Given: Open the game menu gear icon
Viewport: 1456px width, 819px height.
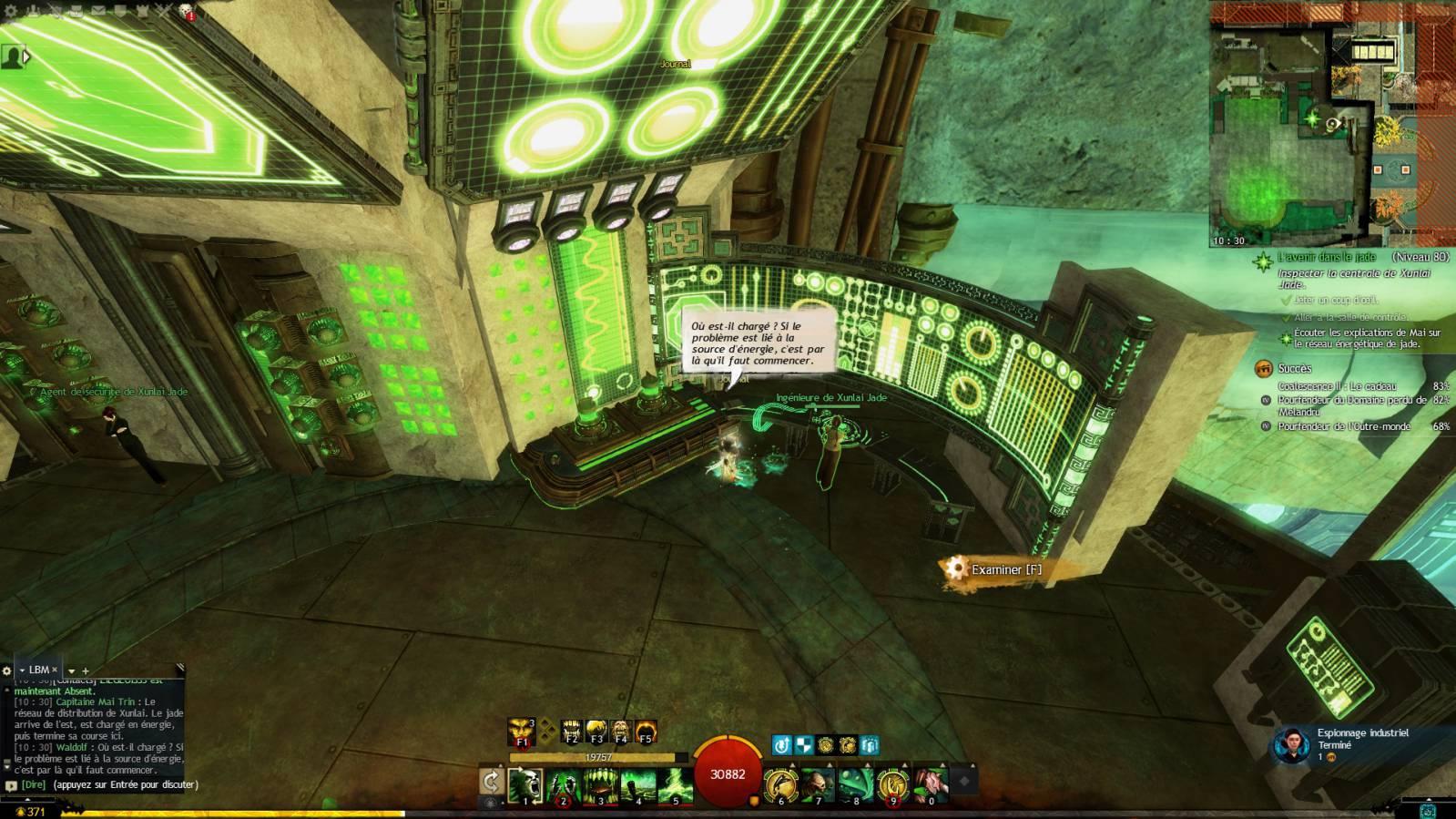Looking at the screenshot, I should click(10, 11).
